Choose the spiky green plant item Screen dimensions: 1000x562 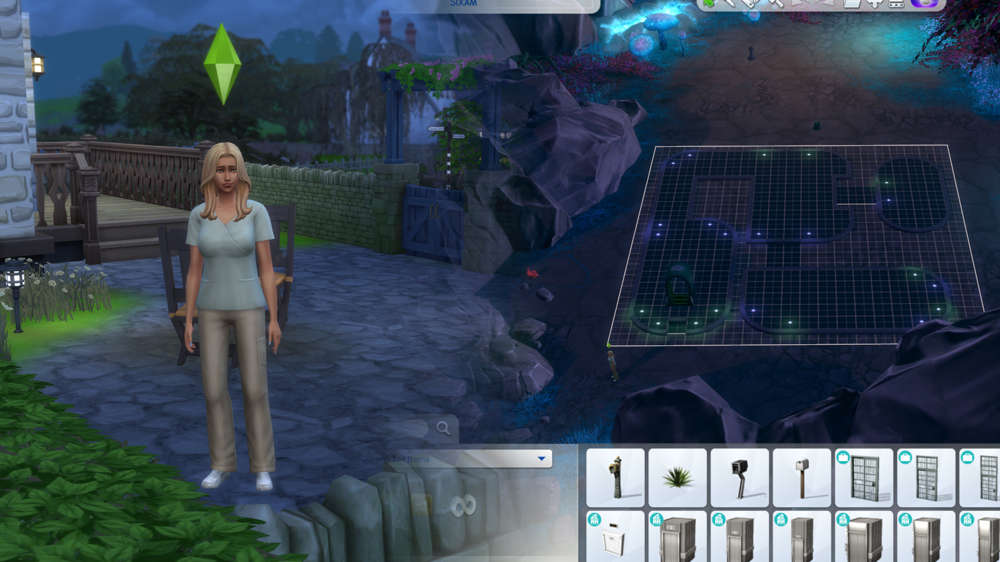pyautogui.click(x=677, y=477)
